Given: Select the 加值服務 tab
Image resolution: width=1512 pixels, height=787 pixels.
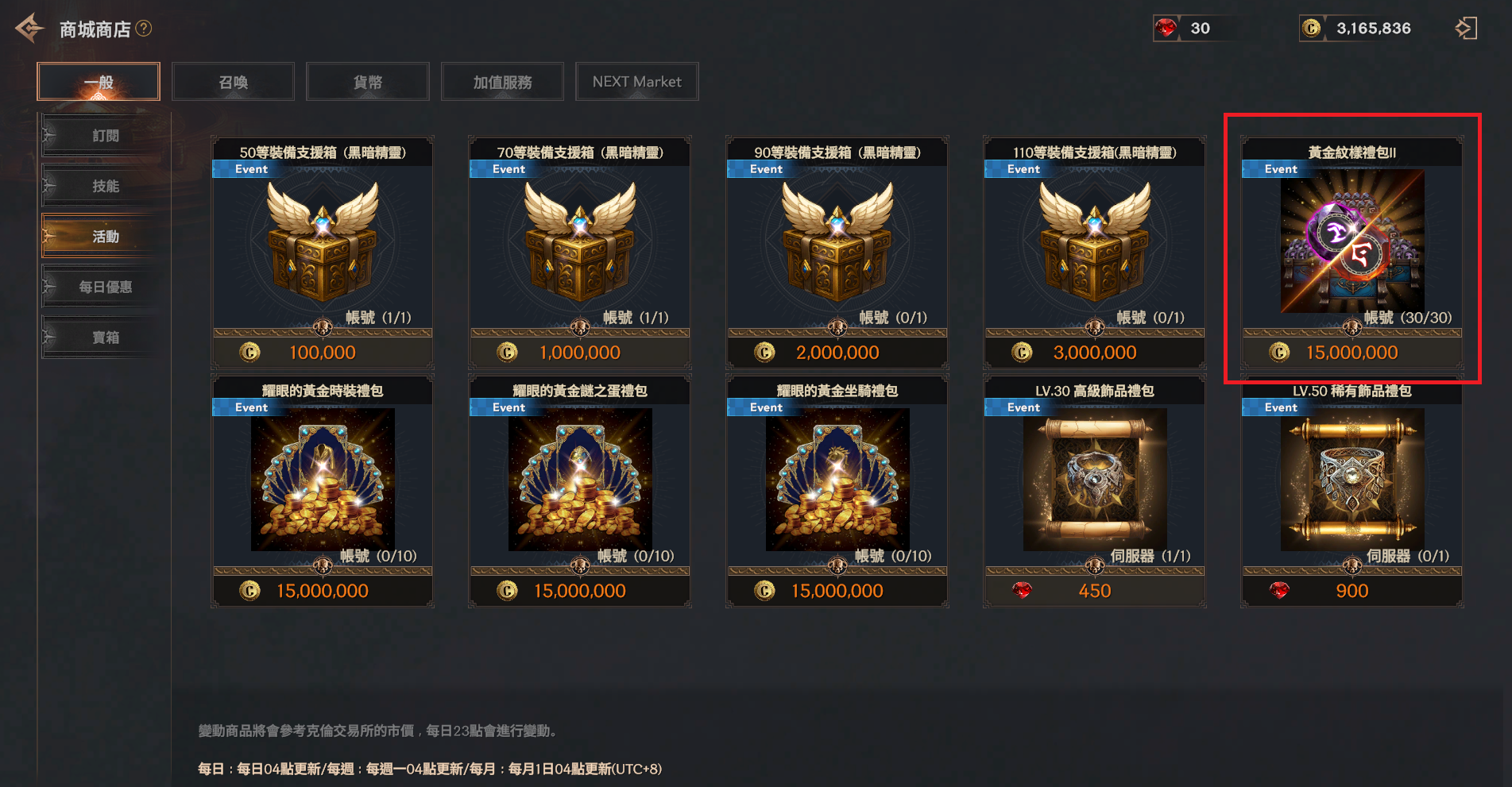Looking at the screenshot, I should (x=502, y=82).
